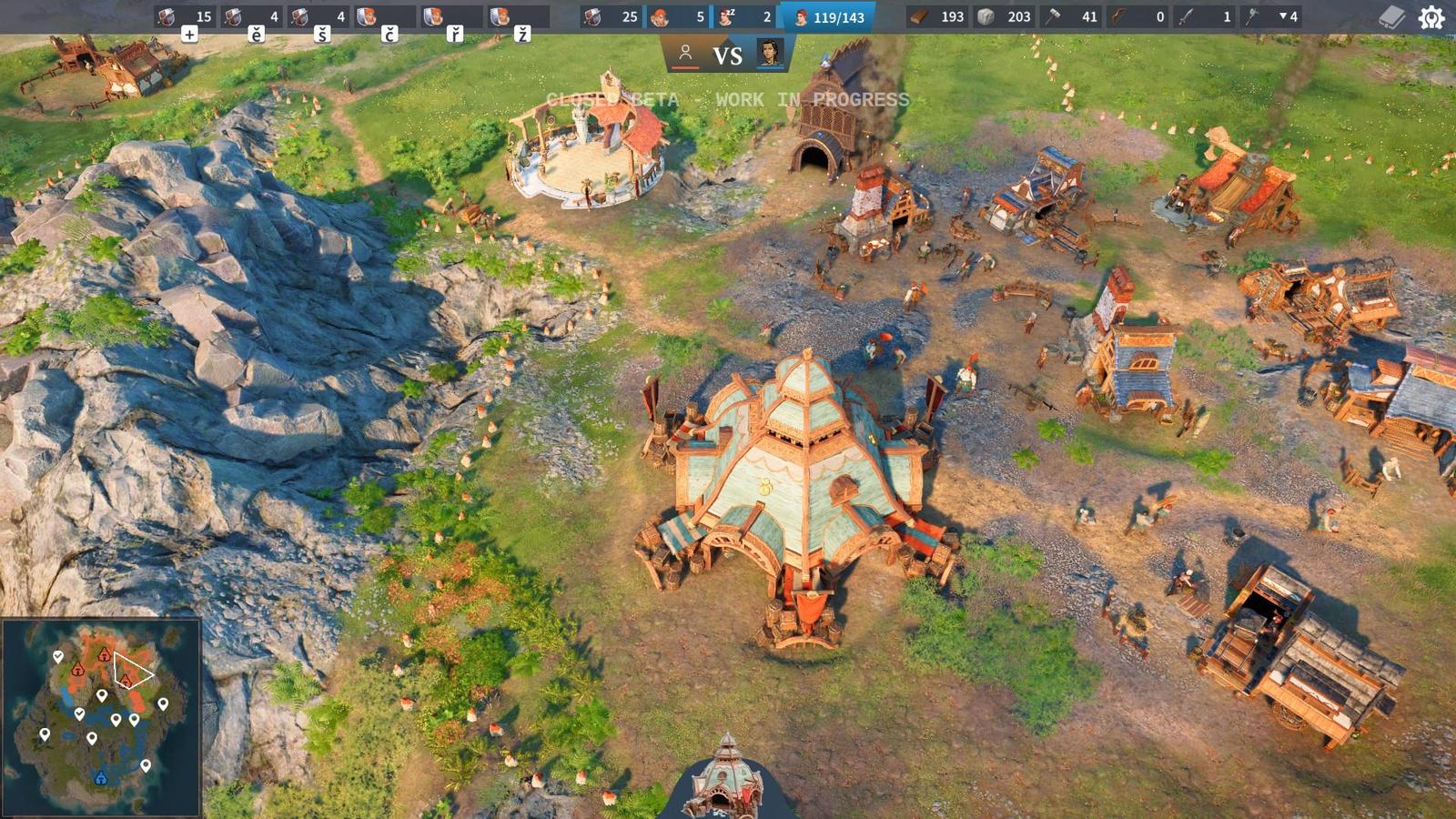Screen dimensions: 1456x819
Task: Click the stone resource entry
Action: point(1004,16)
